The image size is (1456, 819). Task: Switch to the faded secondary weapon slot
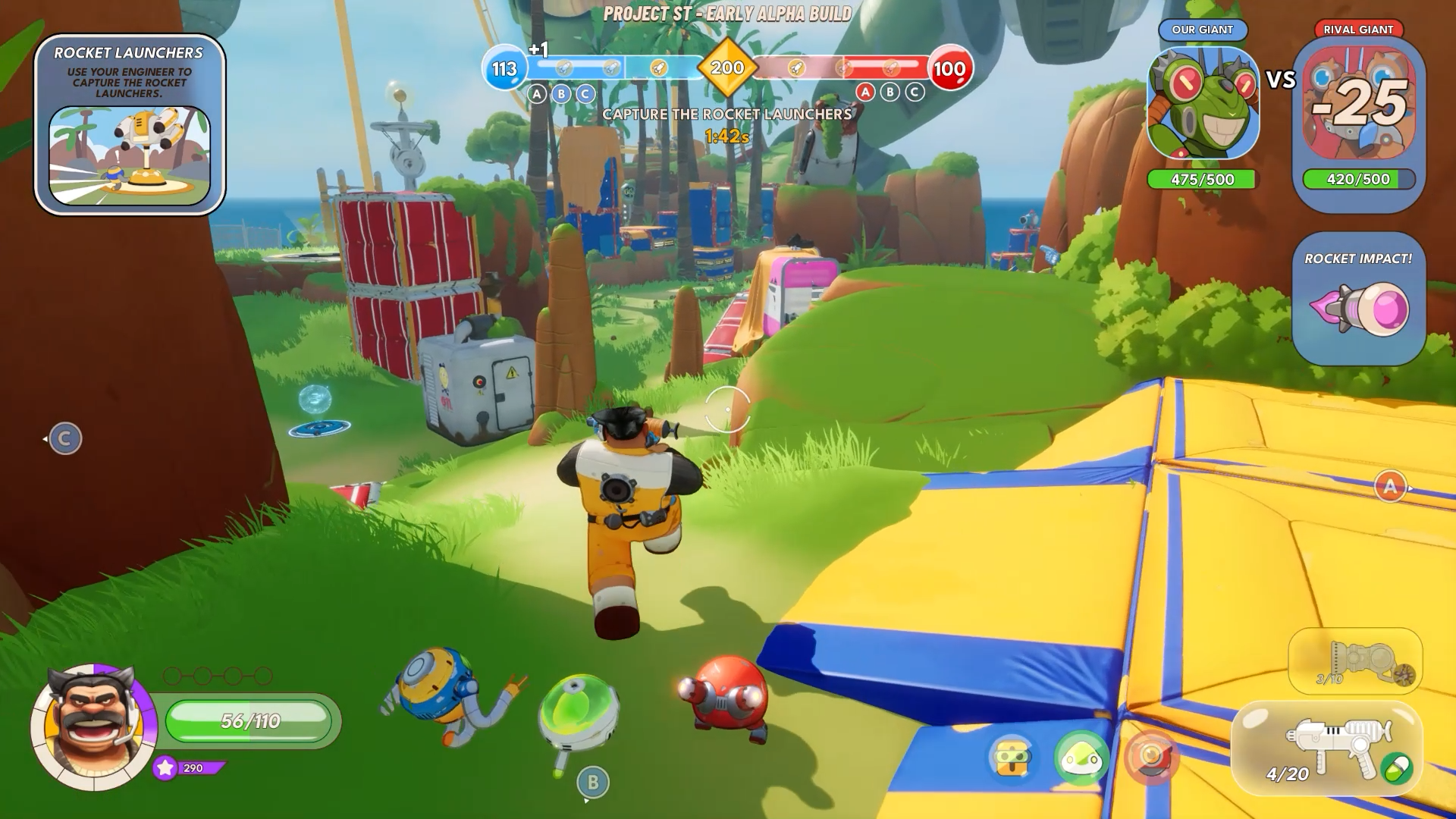point(1355,661)
